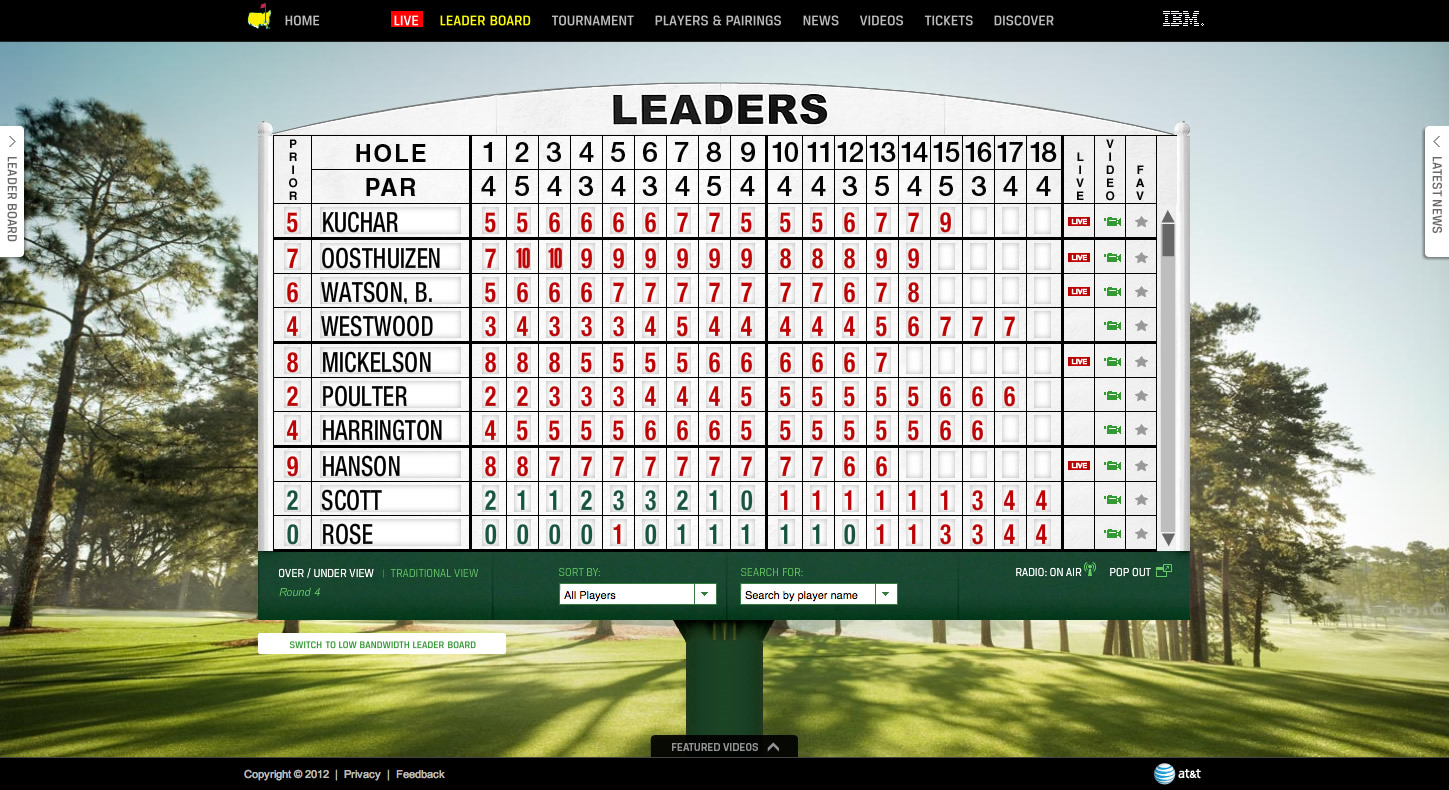
Task: Open the video camera icon for Oosthuizen
Action: [1110, 256]
